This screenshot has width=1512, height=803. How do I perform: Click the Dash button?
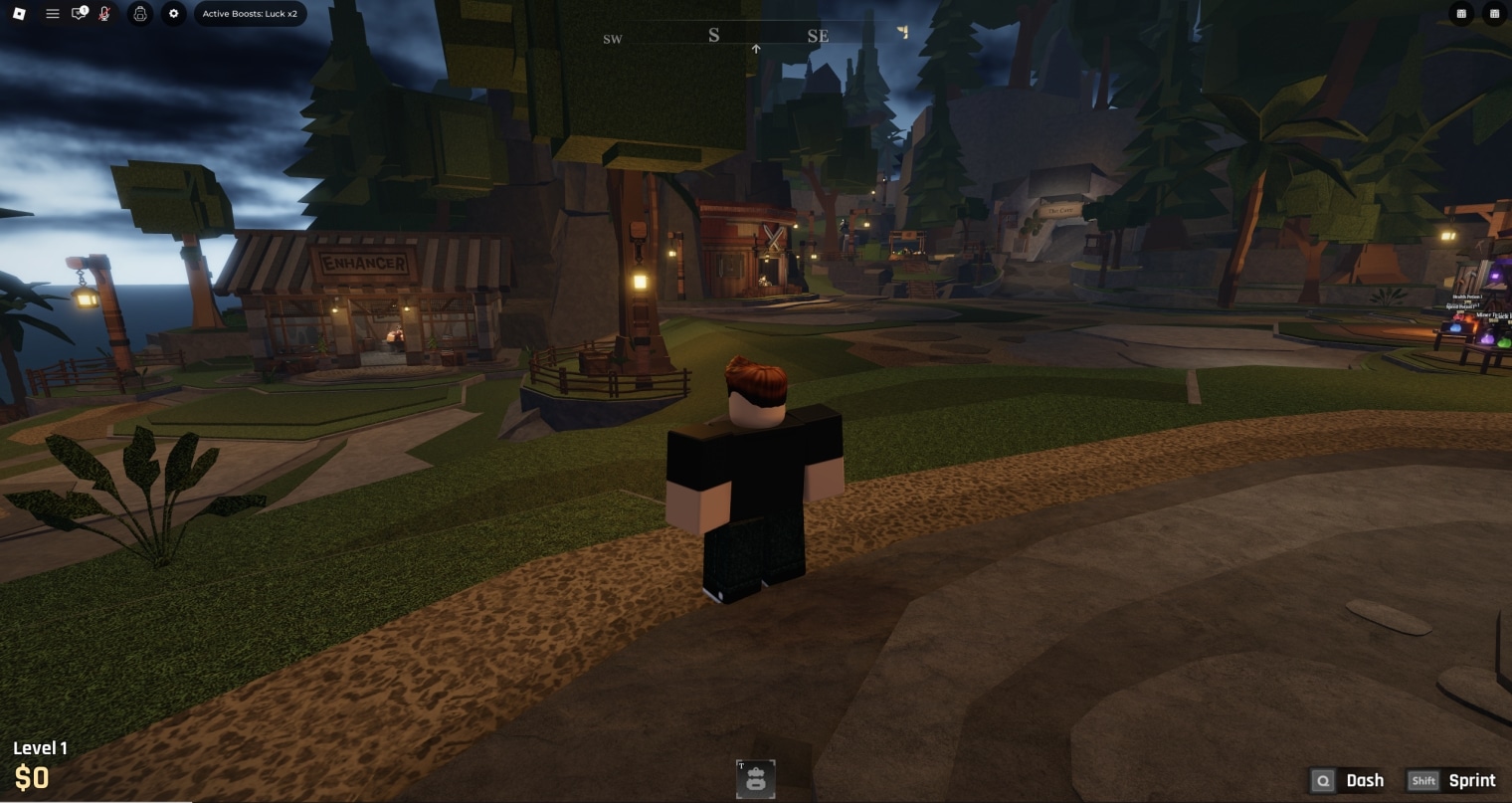click(1364, 781)
